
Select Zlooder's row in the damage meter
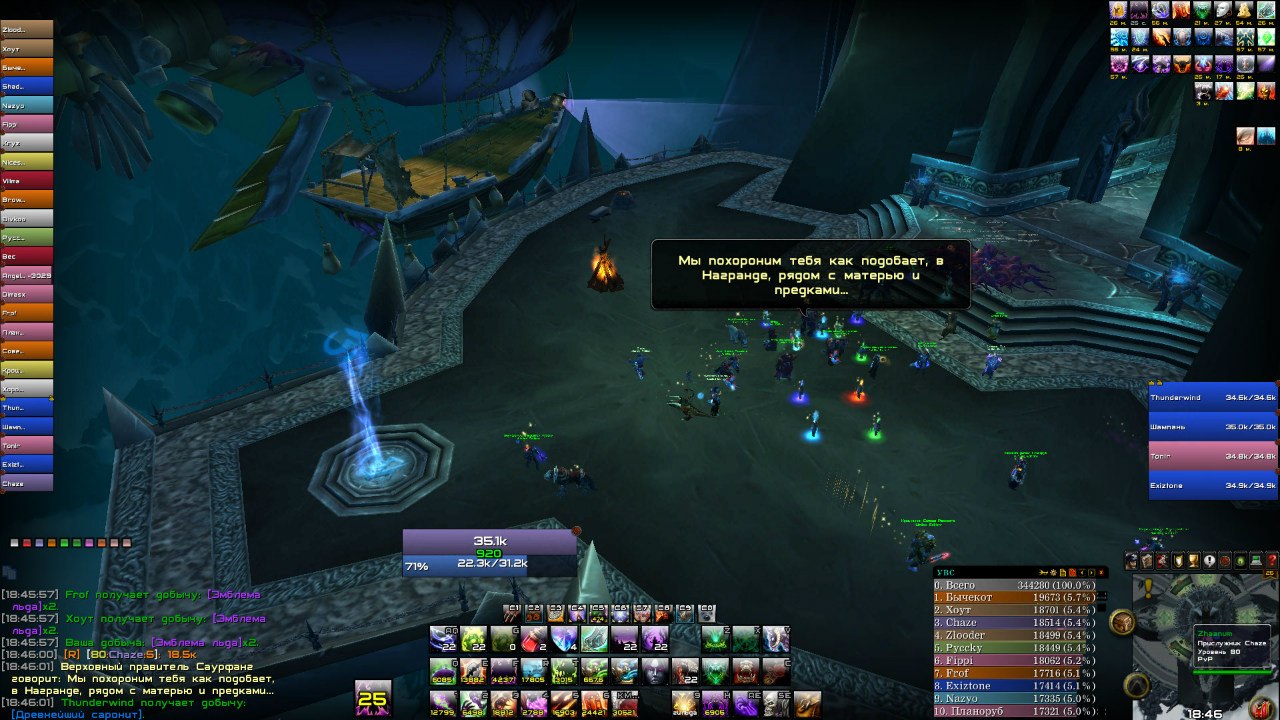[1014, 635]
